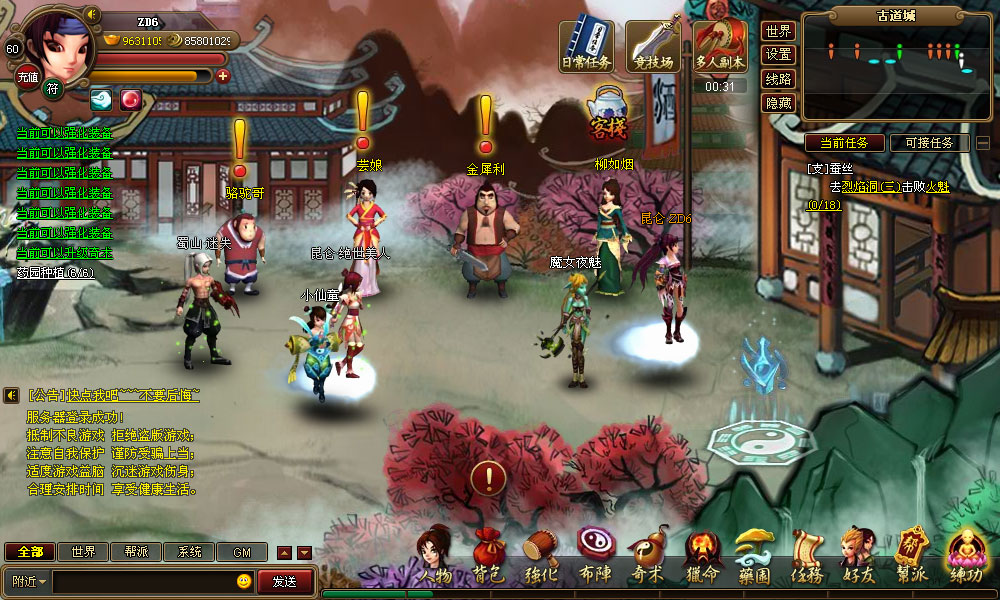Switch chat to the 世界 channel tab
Viewport: 1000px width, 600px height.
[x=83, y=552]
